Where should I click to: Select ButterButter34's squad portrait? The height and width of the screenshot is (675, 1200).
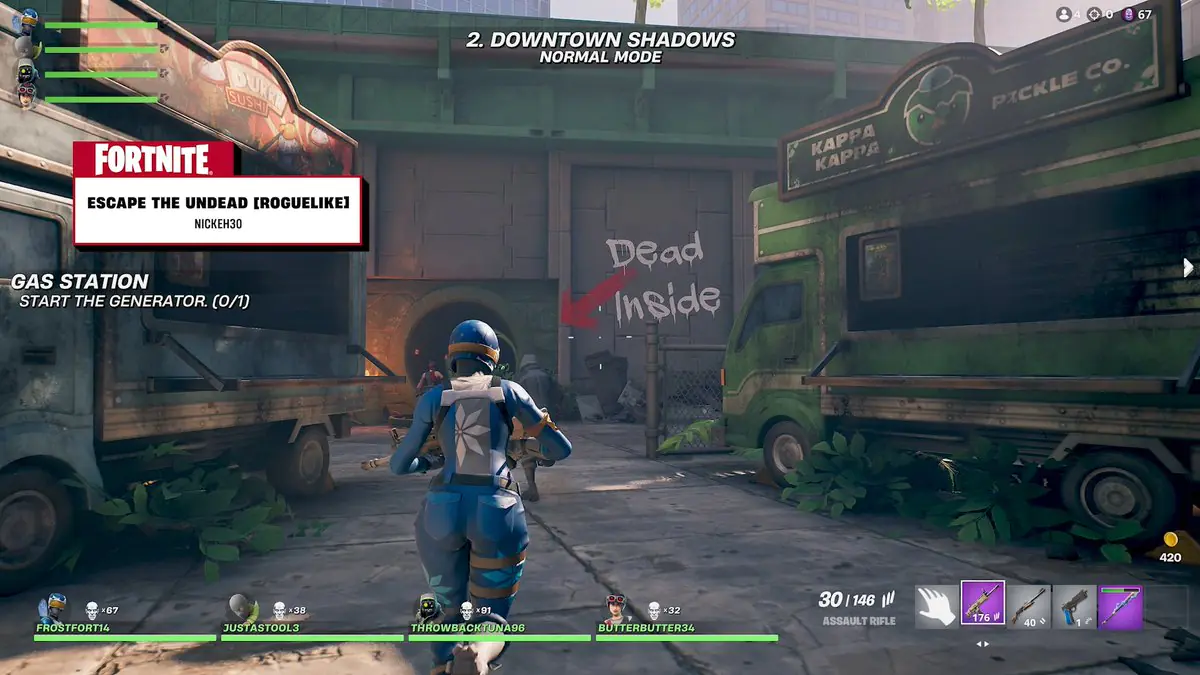click(x=614, y=608)
